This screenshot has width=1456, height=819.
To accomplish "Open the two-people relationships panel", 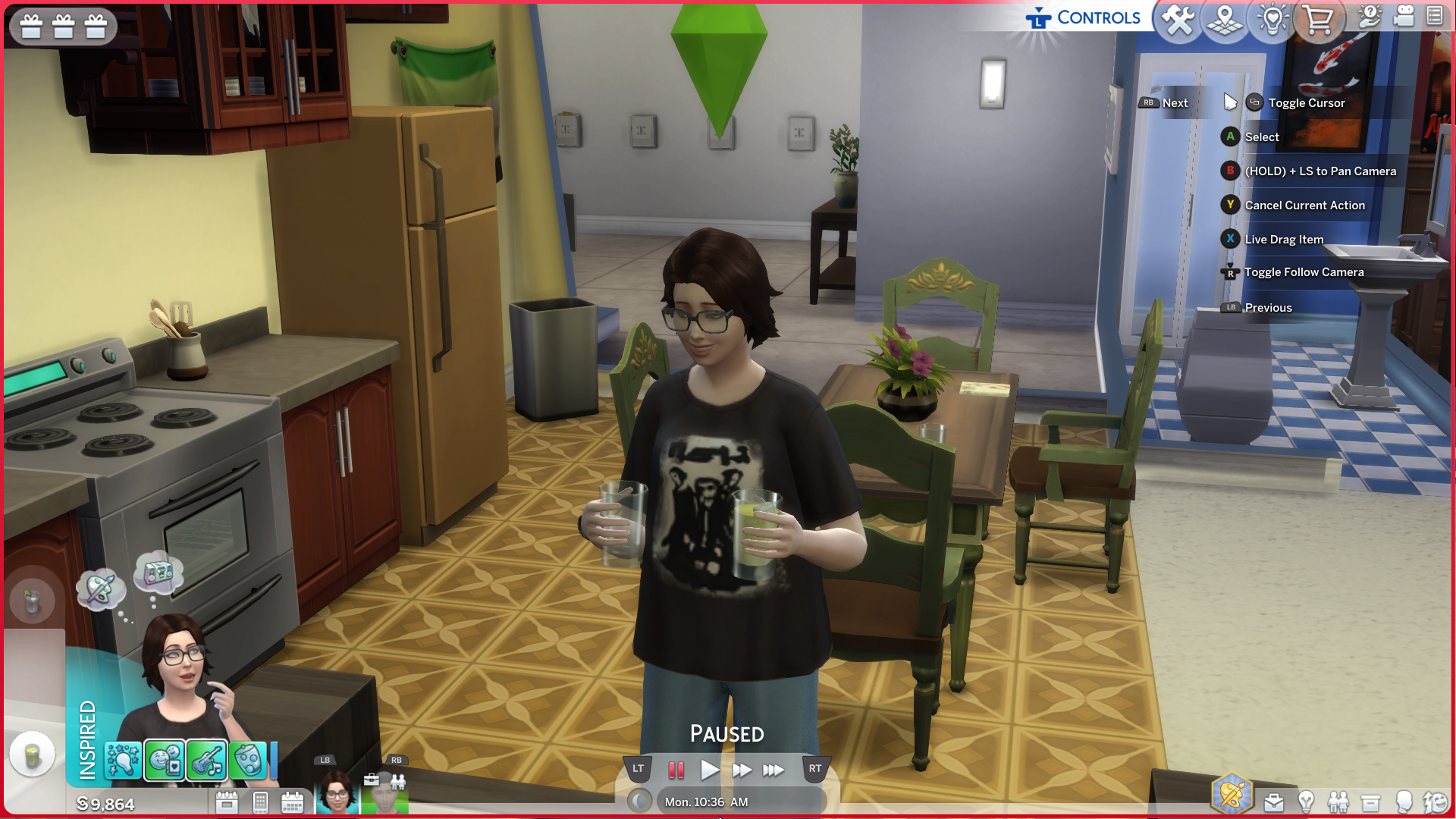I will point(1338,802).
